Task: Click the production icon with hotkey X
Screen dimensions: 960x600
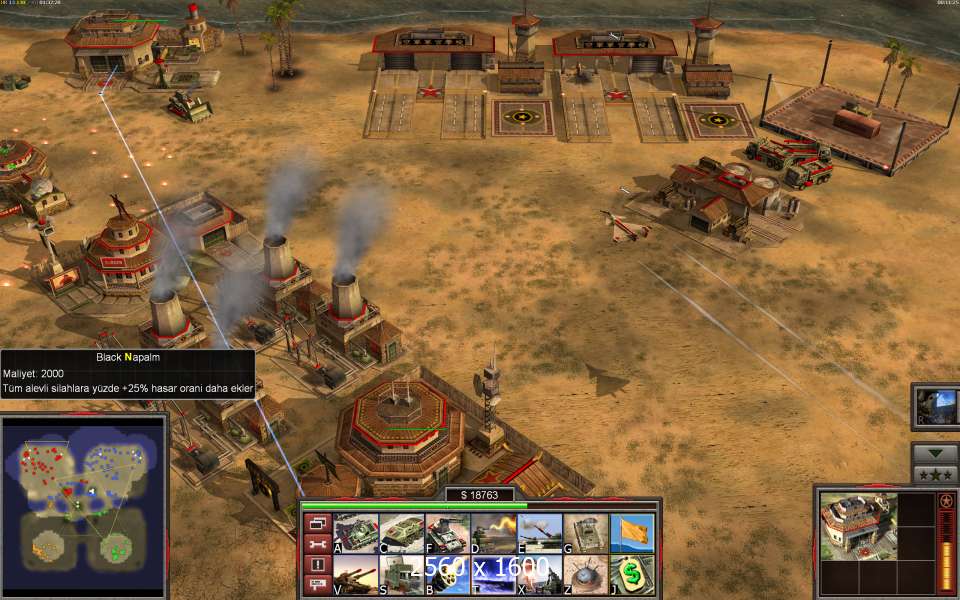Action: [x=540, y=575]
